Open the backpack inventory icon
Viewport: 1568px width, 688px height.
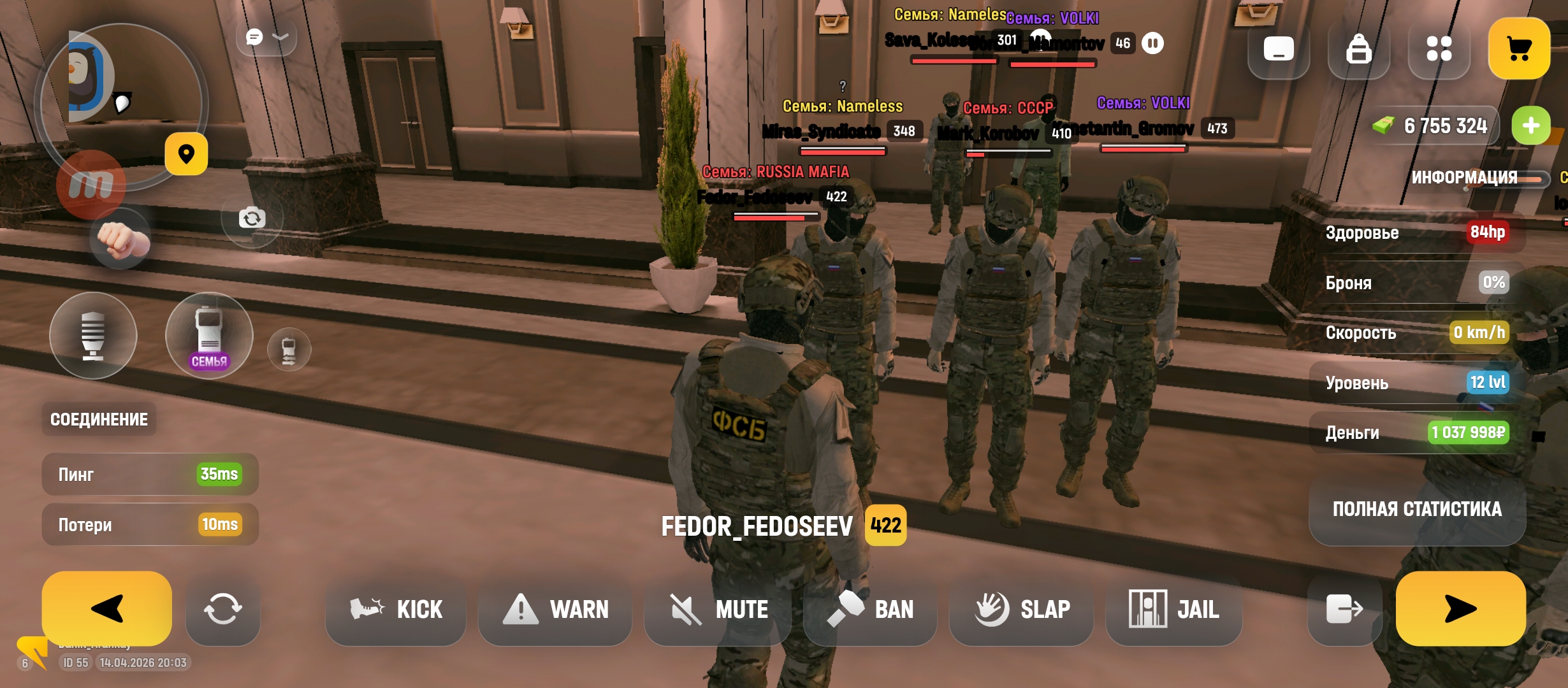point(1358,48)
